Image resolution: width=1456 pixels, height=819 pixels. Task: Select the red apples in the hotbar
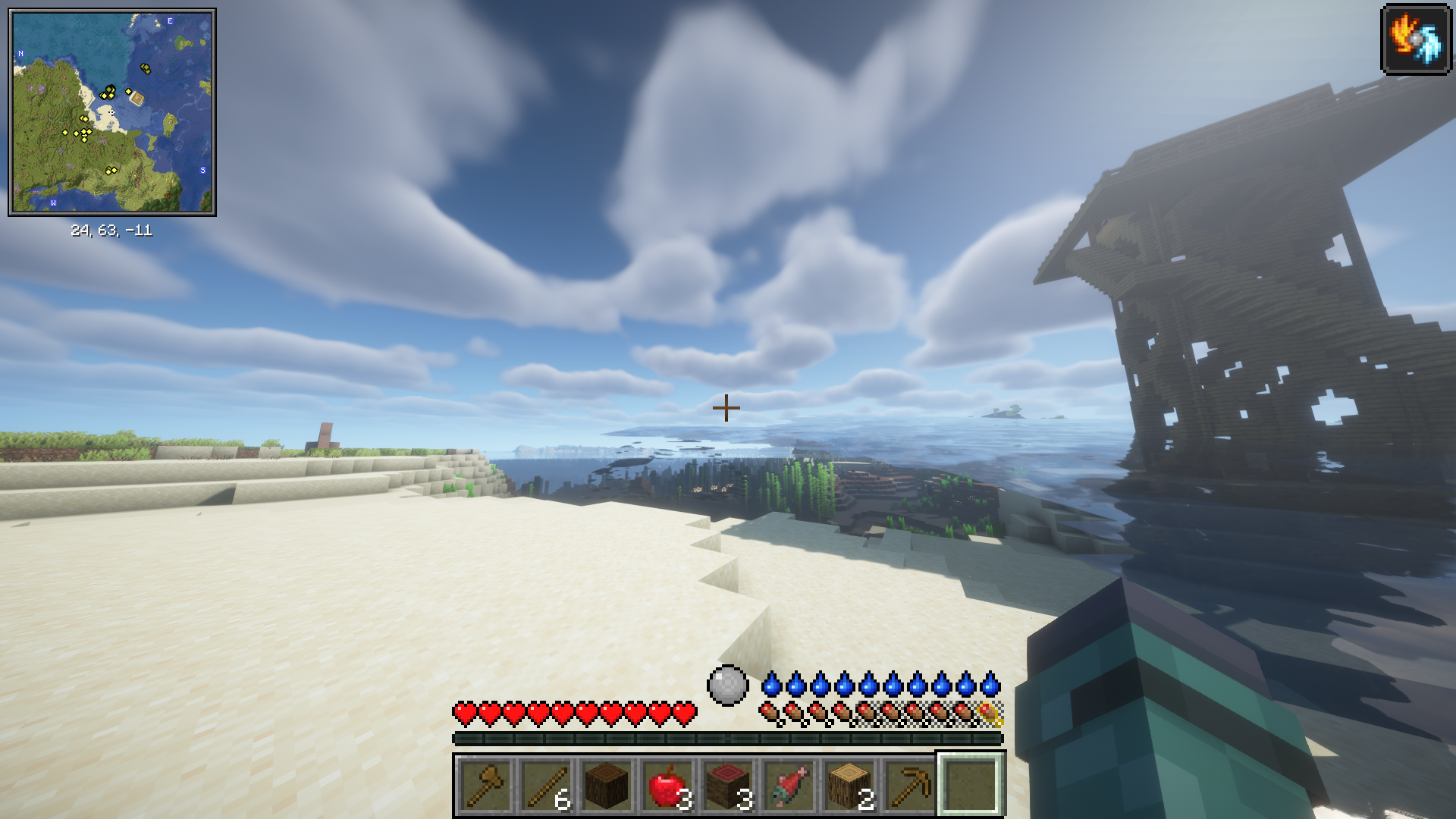pos(667,785)
